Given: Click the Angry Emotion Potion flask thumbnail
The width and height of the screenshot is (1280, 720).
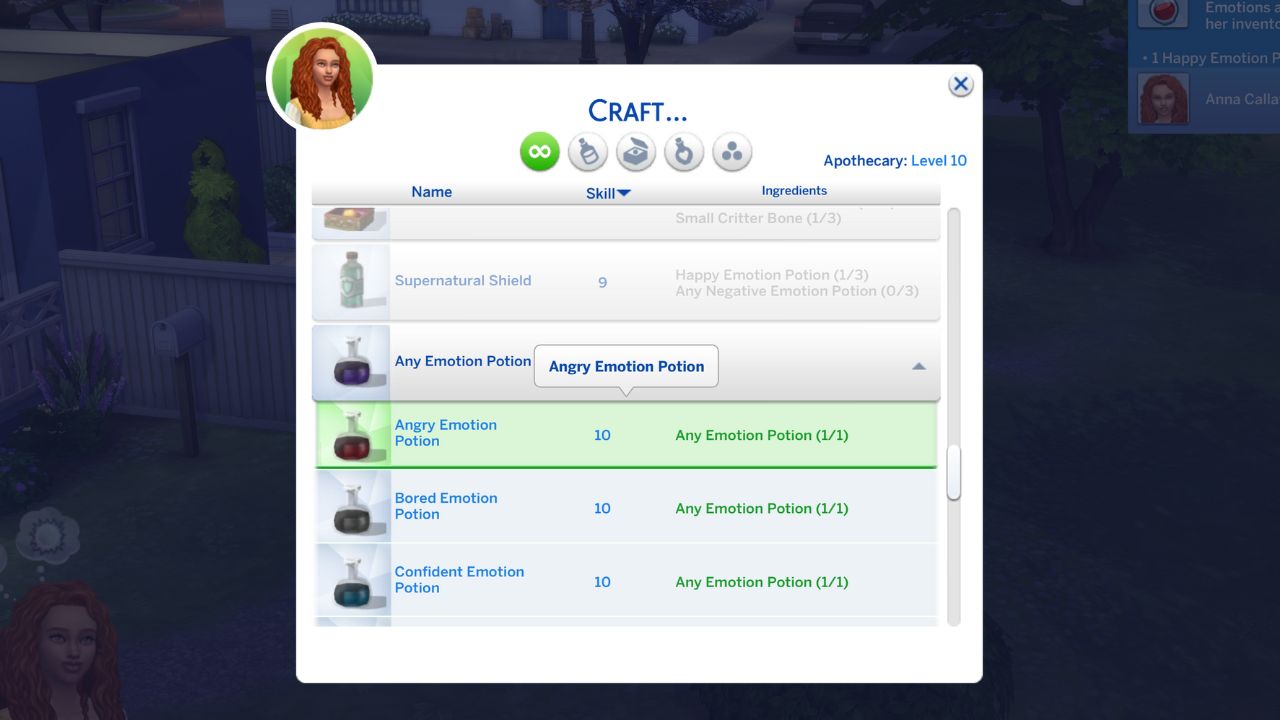Looking at the screenshot, I should click(x=352, y=435).
